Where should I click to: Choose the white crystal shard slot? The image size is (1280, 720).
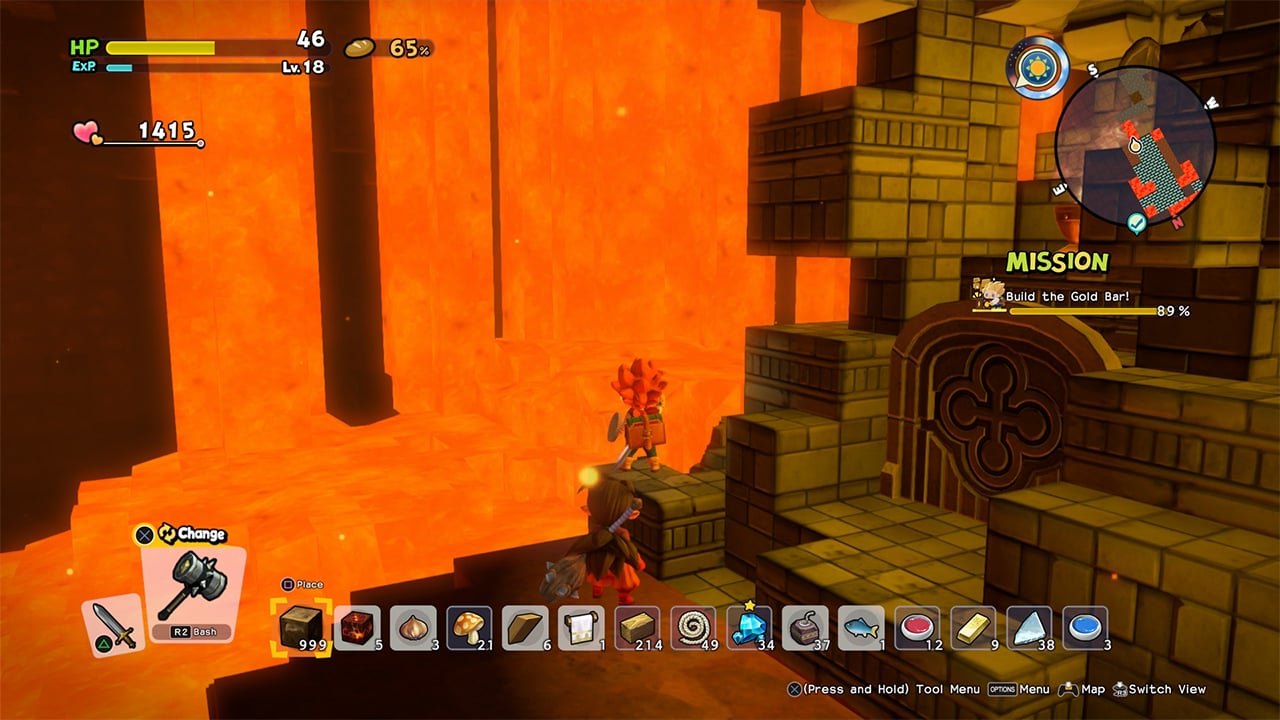tap(1029, 627)
